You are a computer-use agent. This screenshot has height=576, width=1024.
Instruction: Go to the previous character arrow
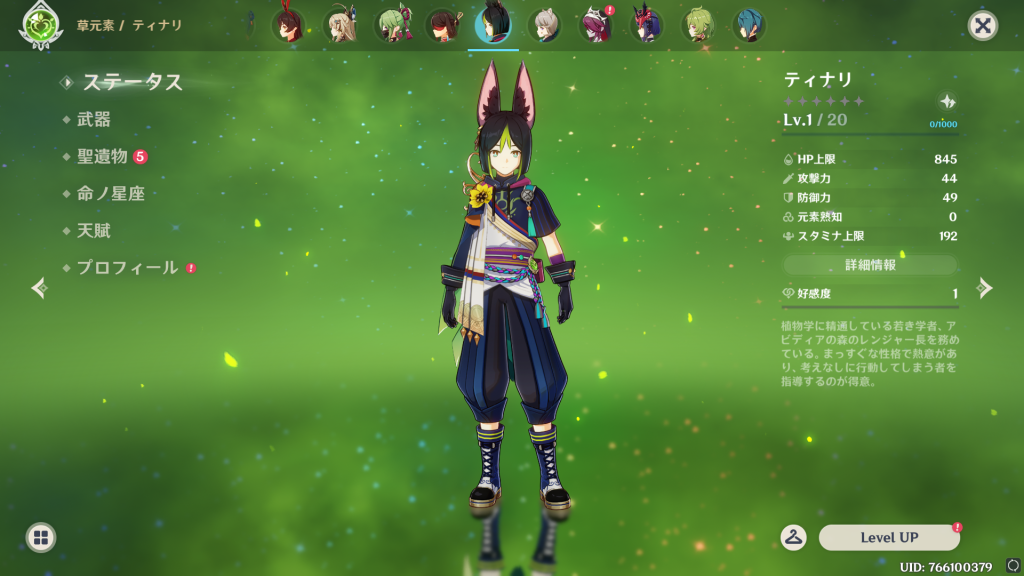(39, 288)
